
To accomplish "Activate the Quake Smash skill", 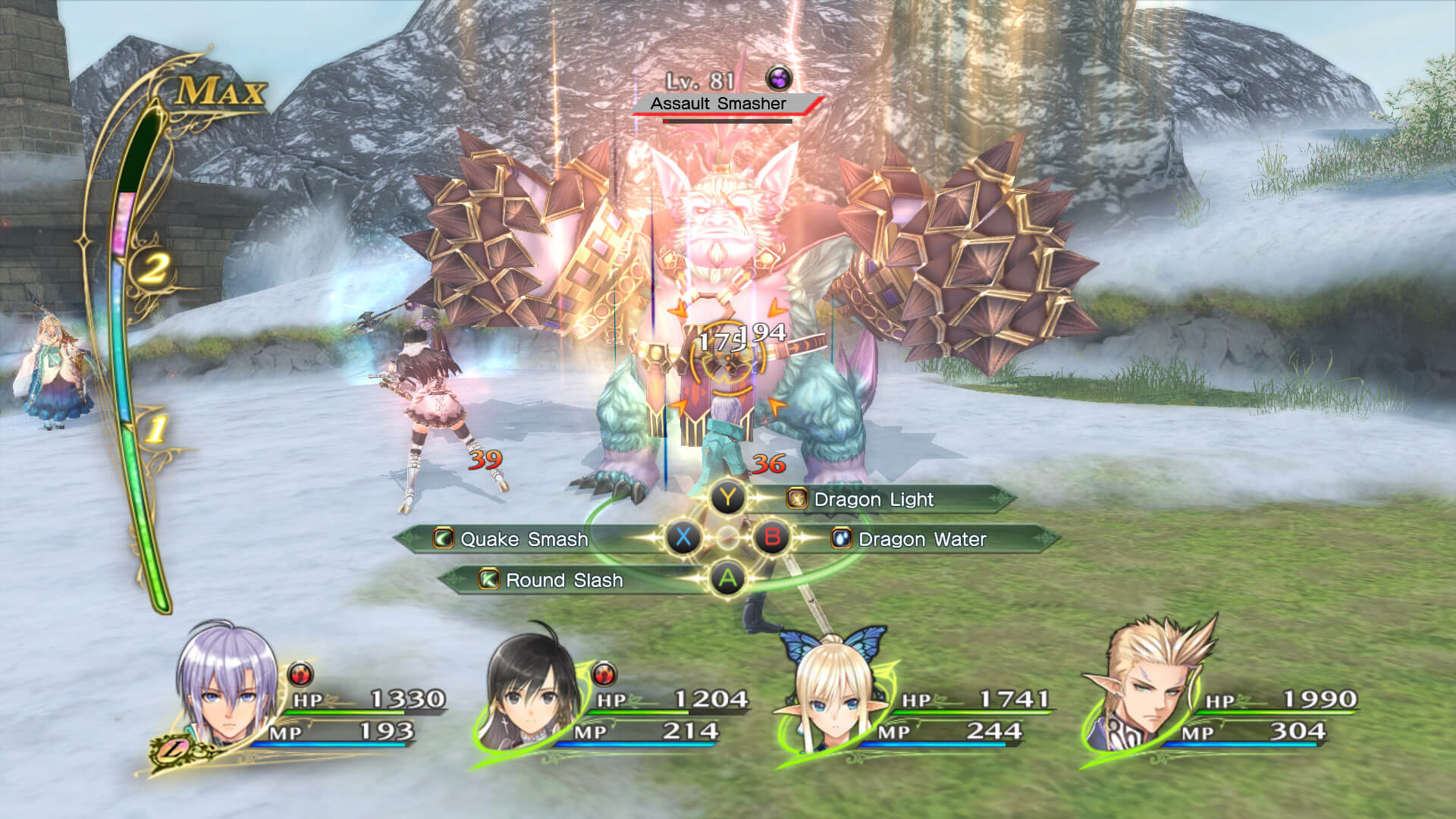I will tap(524, 539).
